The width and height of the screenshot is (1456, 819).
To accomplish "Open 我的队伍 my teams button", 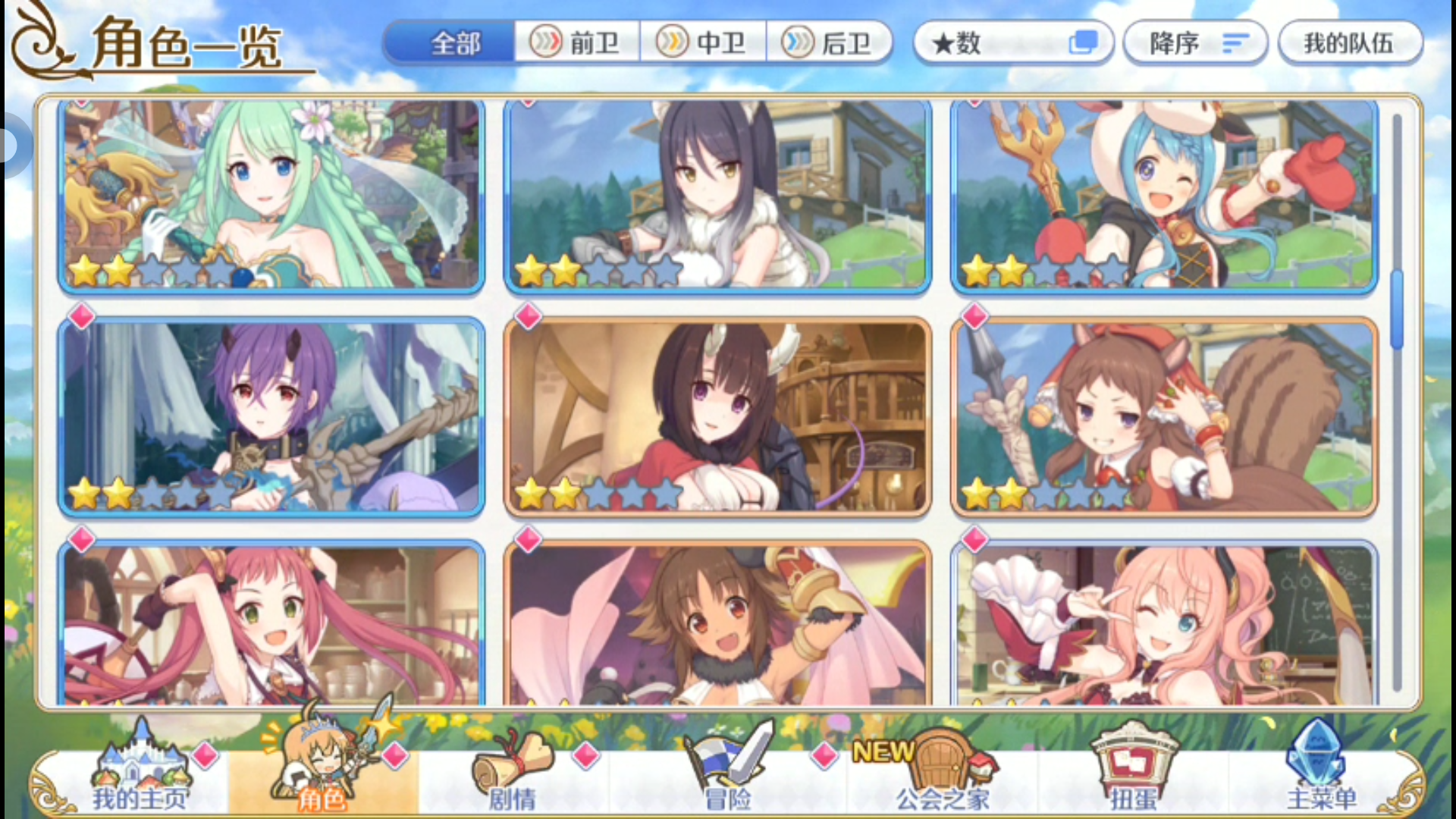I will [x=1350, y=42].
